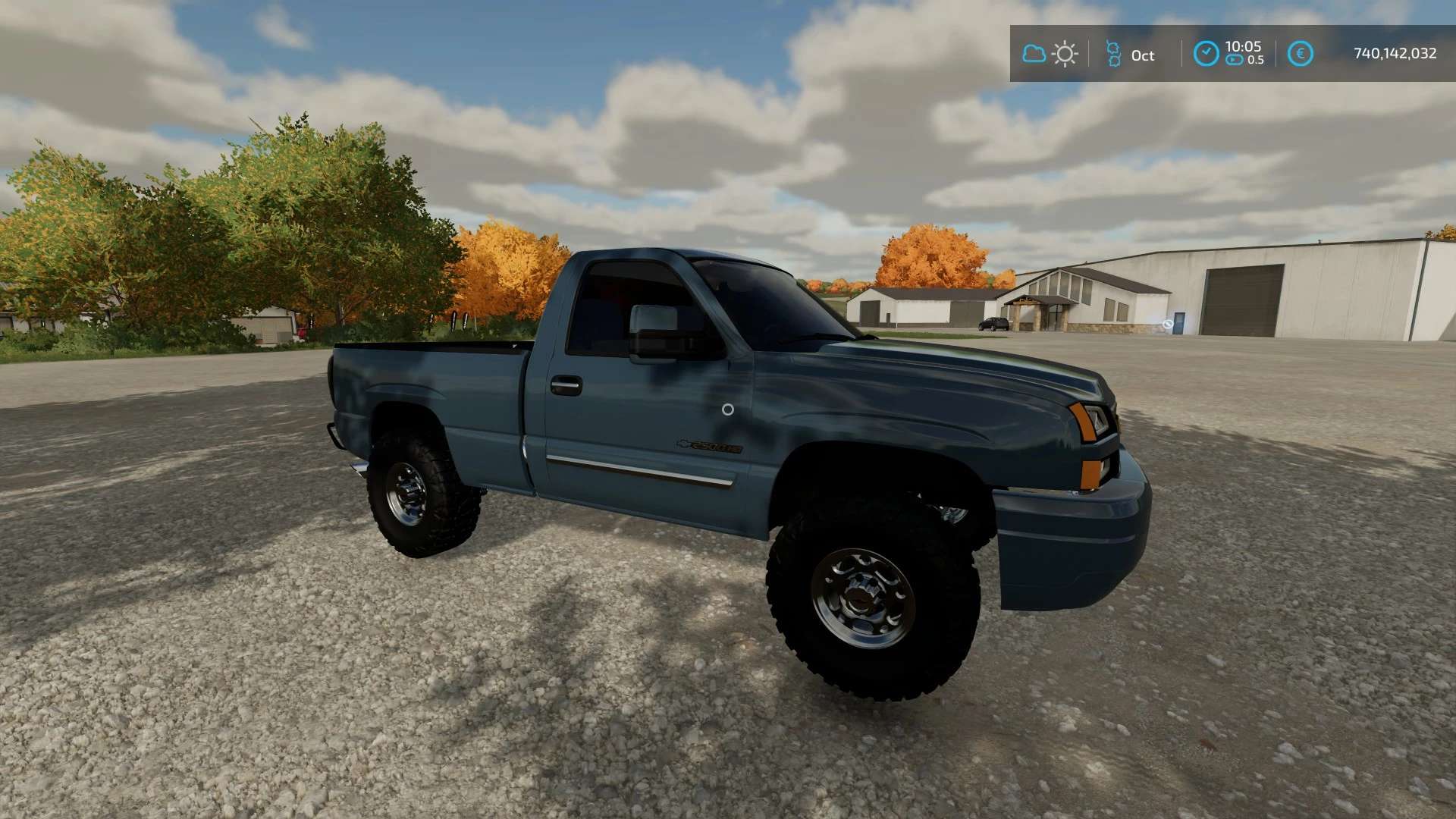Click the euro money icon
The width and height of the screenshot is (1456, 819).
click(x=1301, y=54)
